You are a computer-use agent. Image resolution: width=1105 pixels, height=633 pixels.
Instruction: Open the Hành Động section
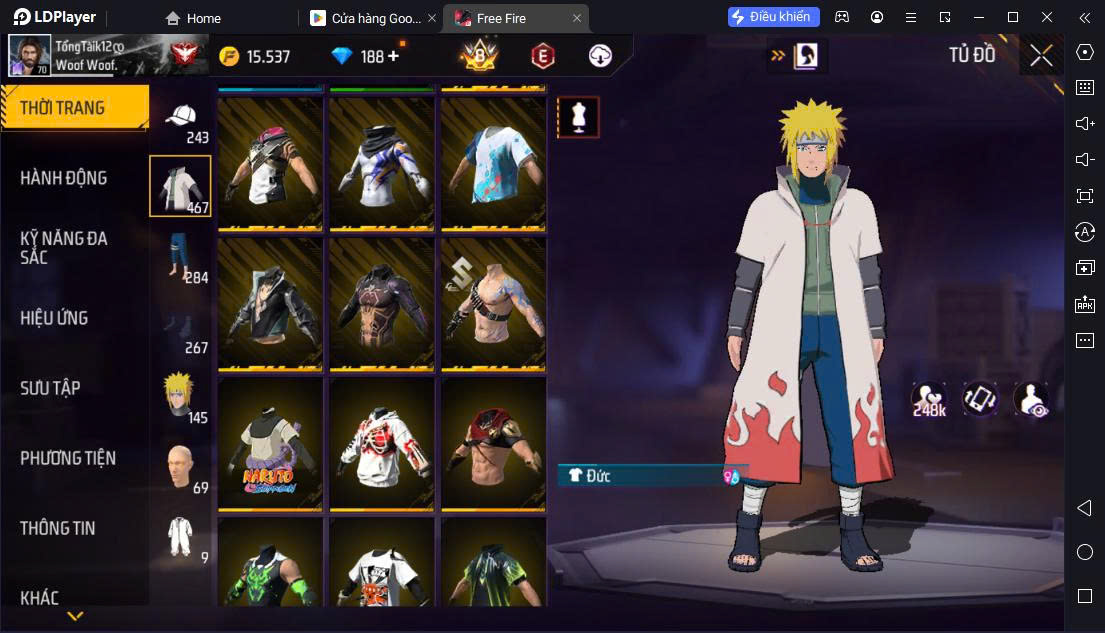coord(64,178)
